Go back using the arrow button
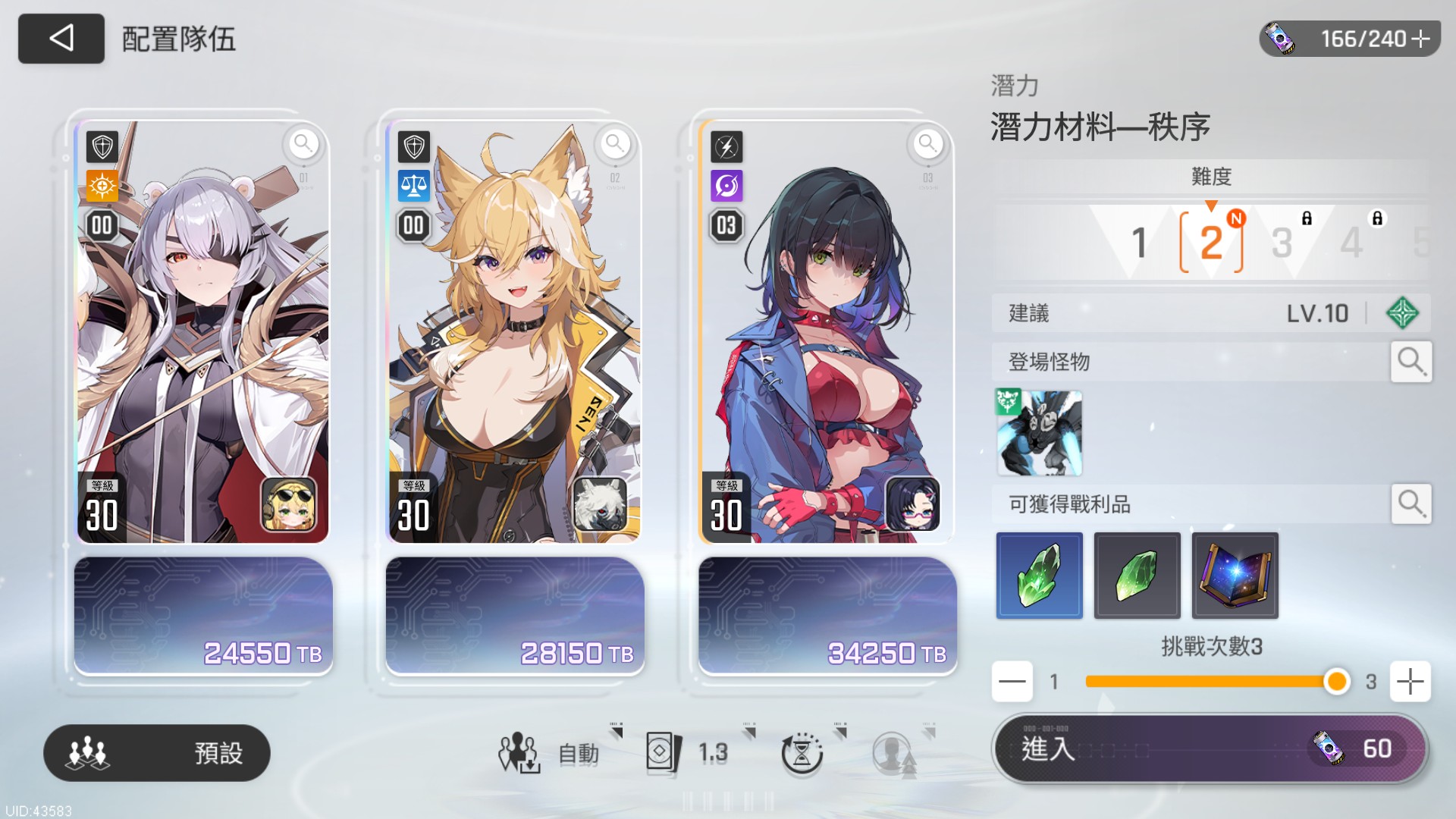1456x819 pixels. click(x=61, y=38)
